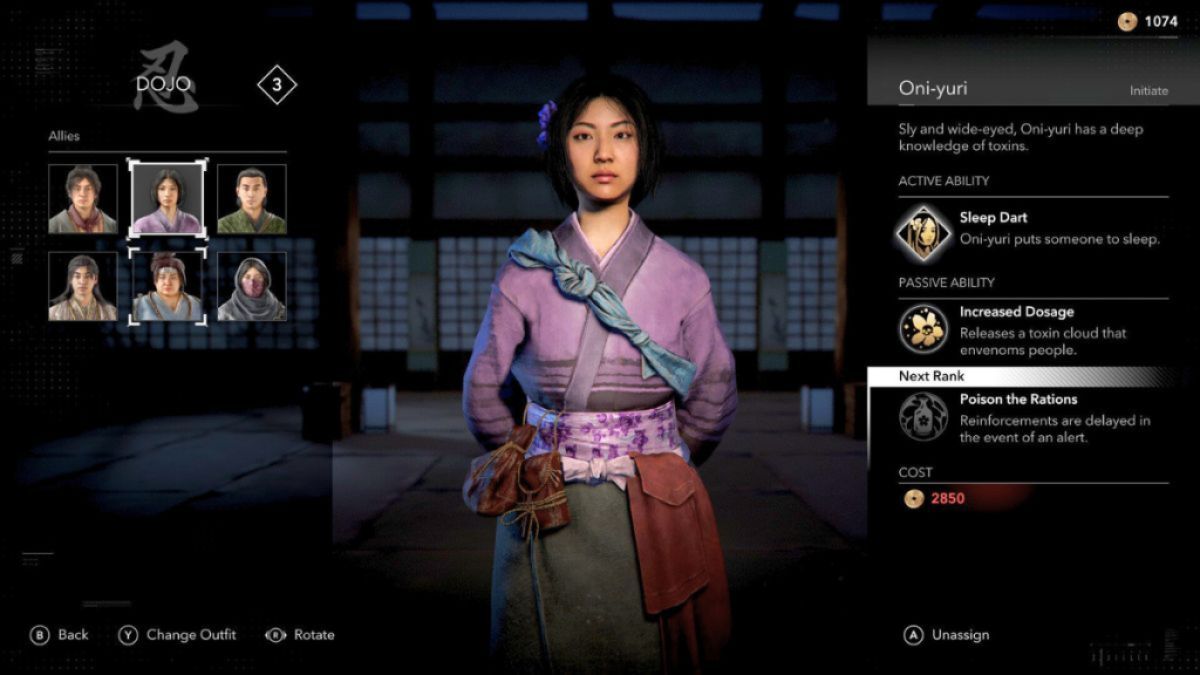Select the Increased Dosage passive ability icon
Screen dimensions: 1200x675
coord(923,327)
